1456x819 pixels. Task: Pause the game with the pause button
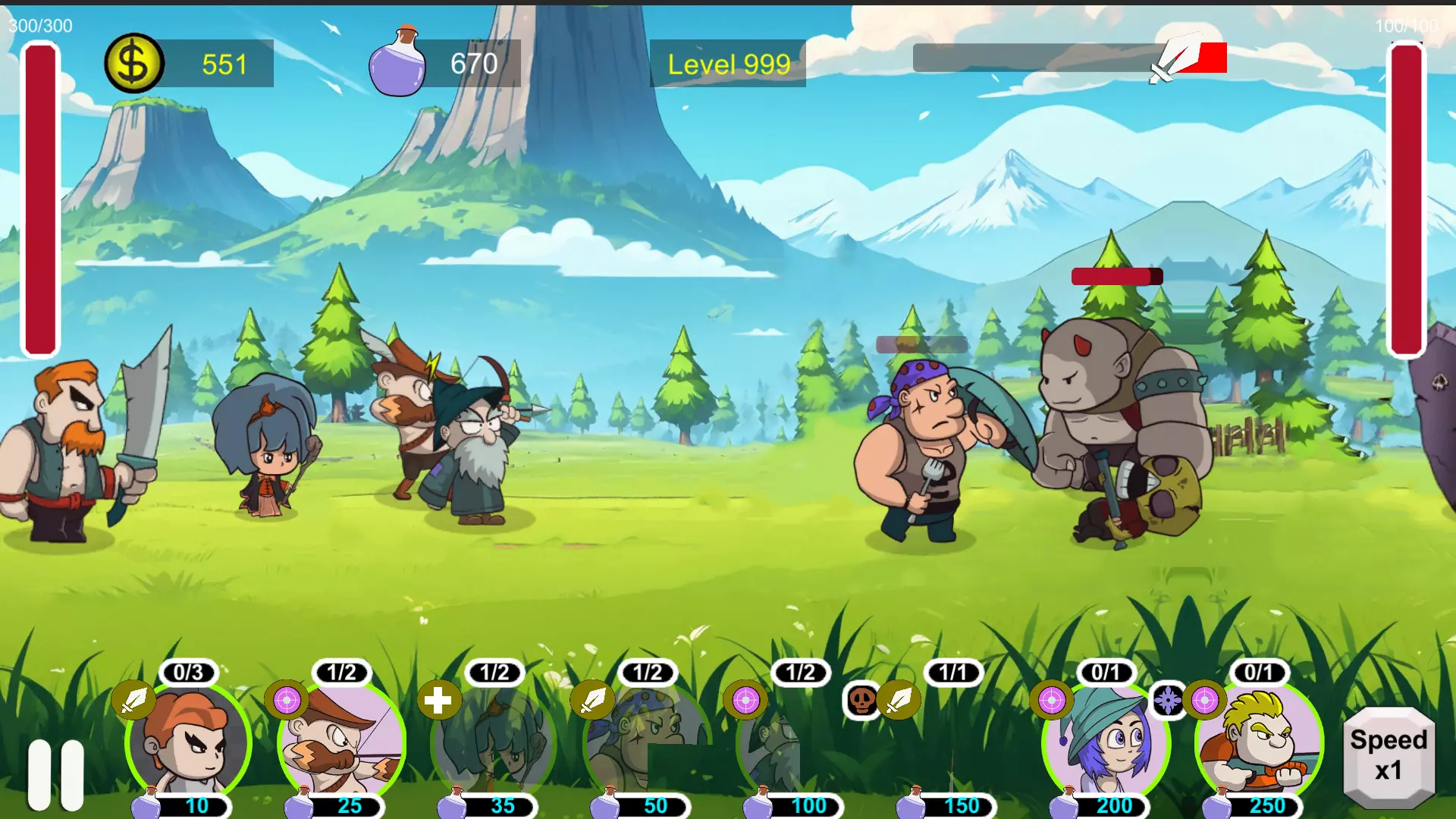pyautogui.click(x=56, y=773)
